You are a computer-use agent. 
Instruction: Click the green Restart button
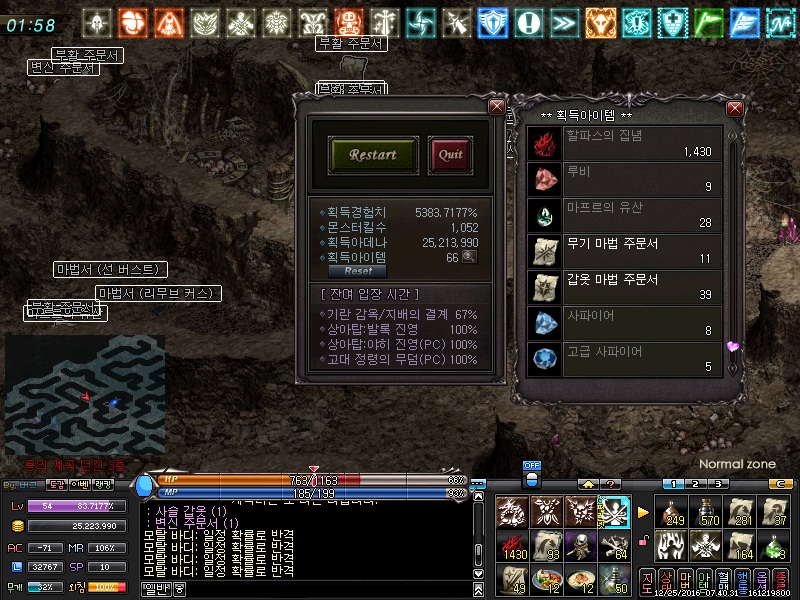click(373, 155)
